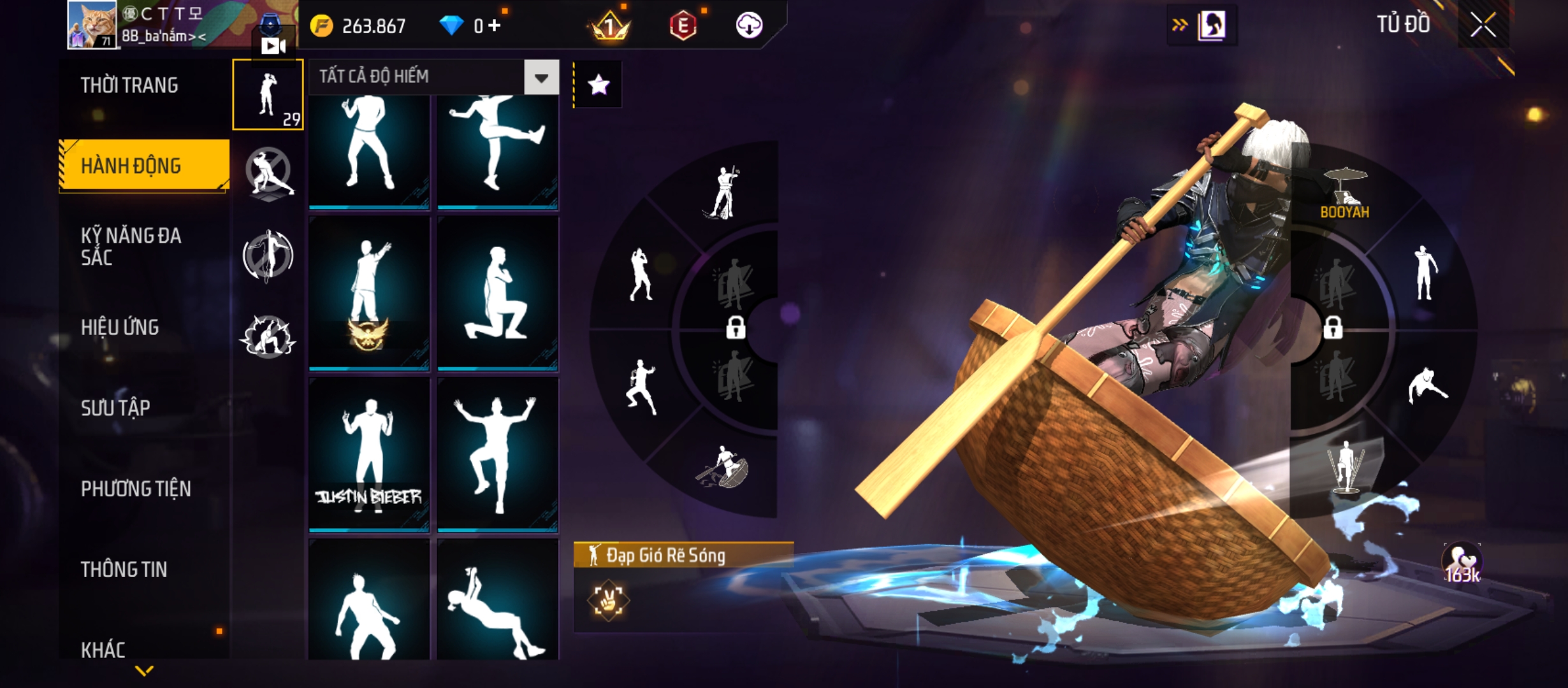
Task: Open the Thời Trang category
Action: pos(129,85)
